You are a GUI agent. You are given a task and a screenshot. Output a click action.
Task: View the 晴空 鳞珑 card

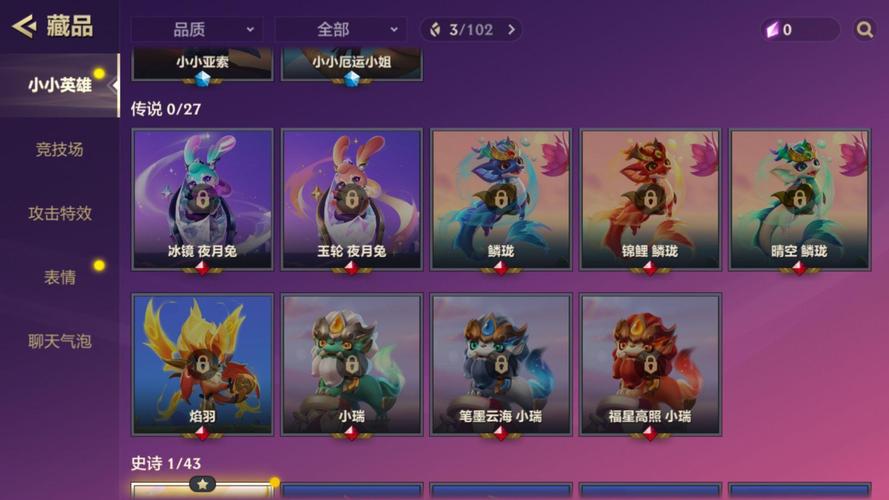pos(799,199)
